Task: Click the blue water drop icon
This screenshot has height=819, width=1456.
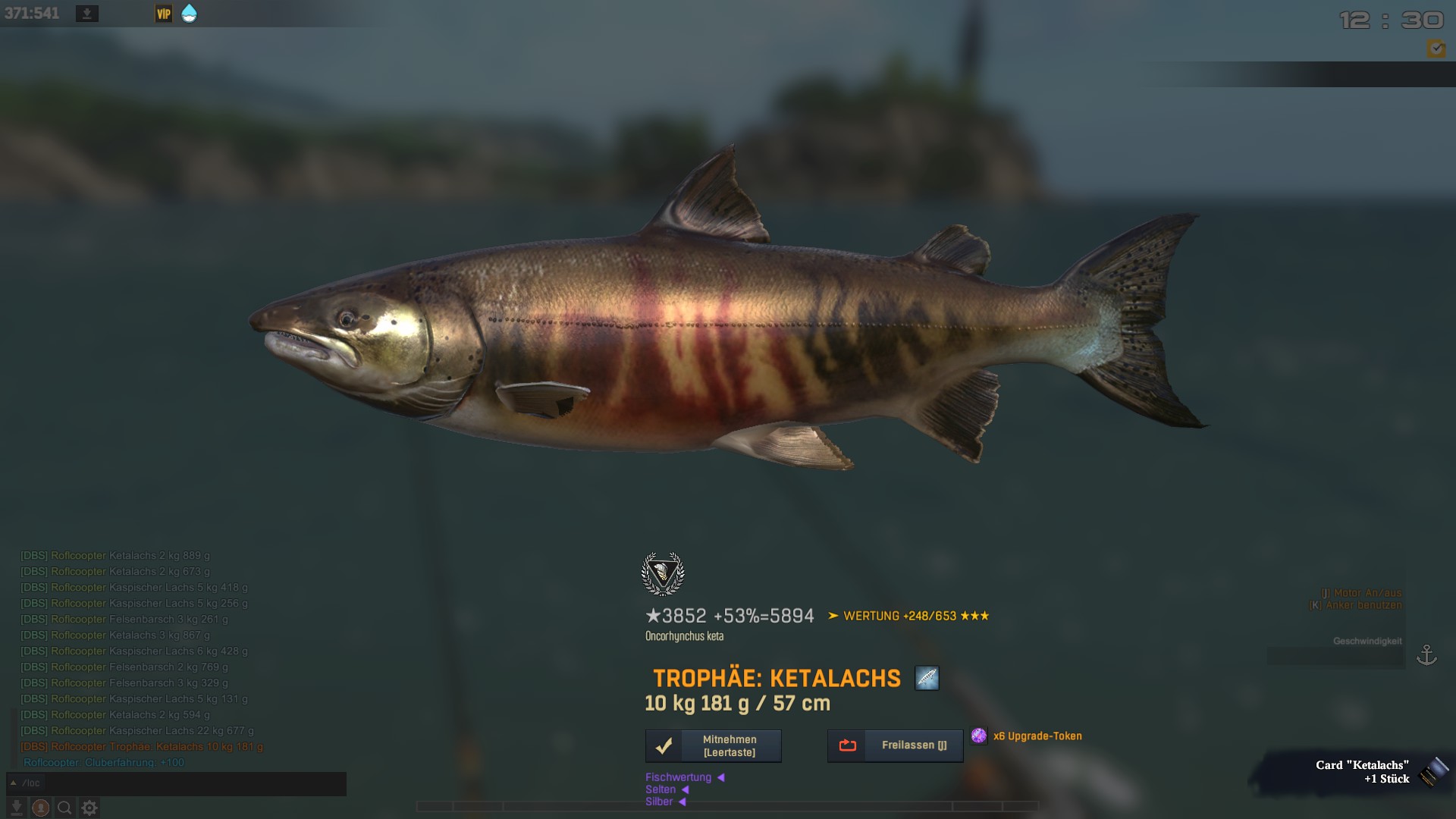Action: pos(190,14)
